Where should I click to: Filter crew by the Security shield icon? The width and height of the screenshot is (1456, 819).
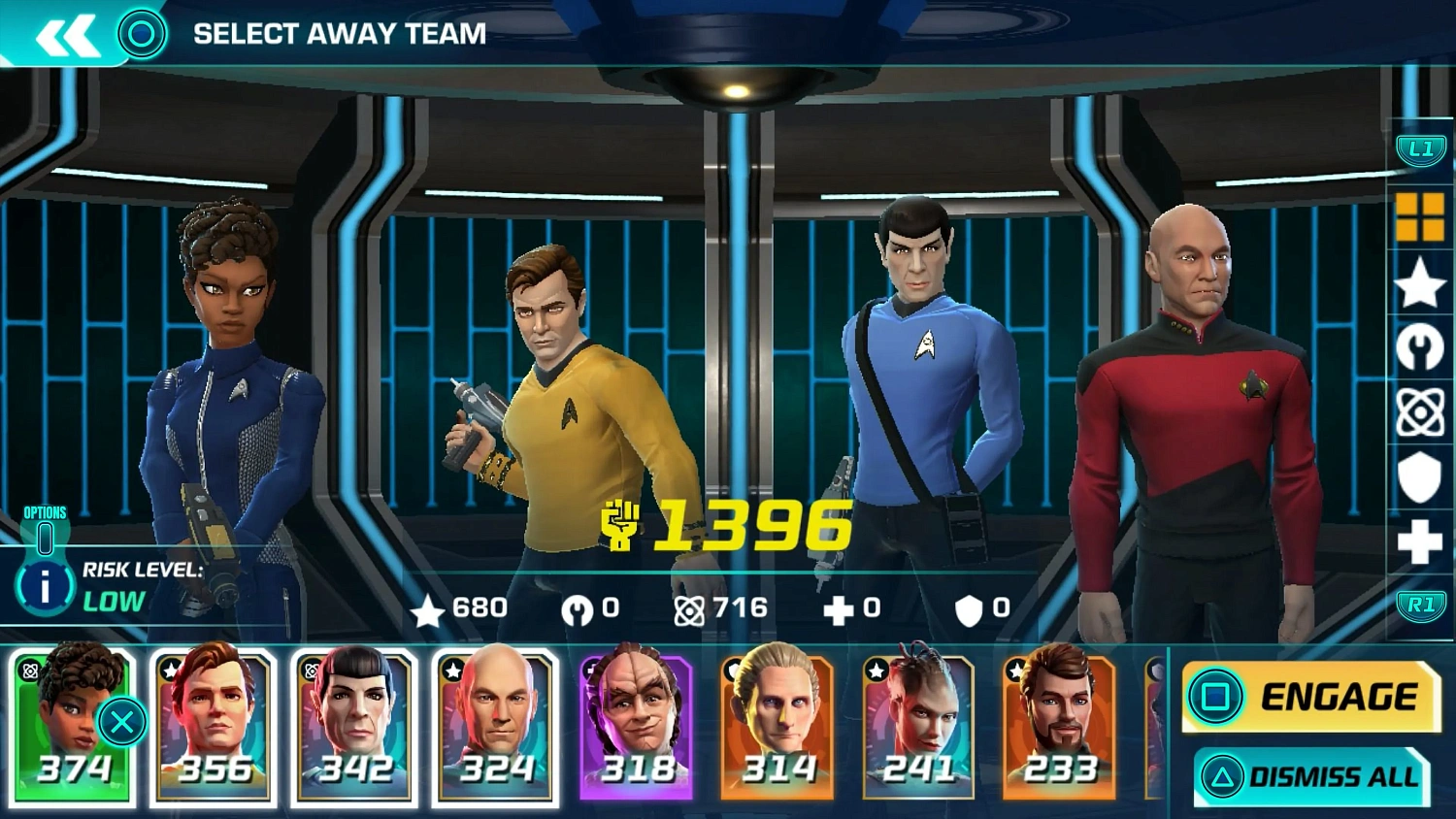pos(1419,477)
